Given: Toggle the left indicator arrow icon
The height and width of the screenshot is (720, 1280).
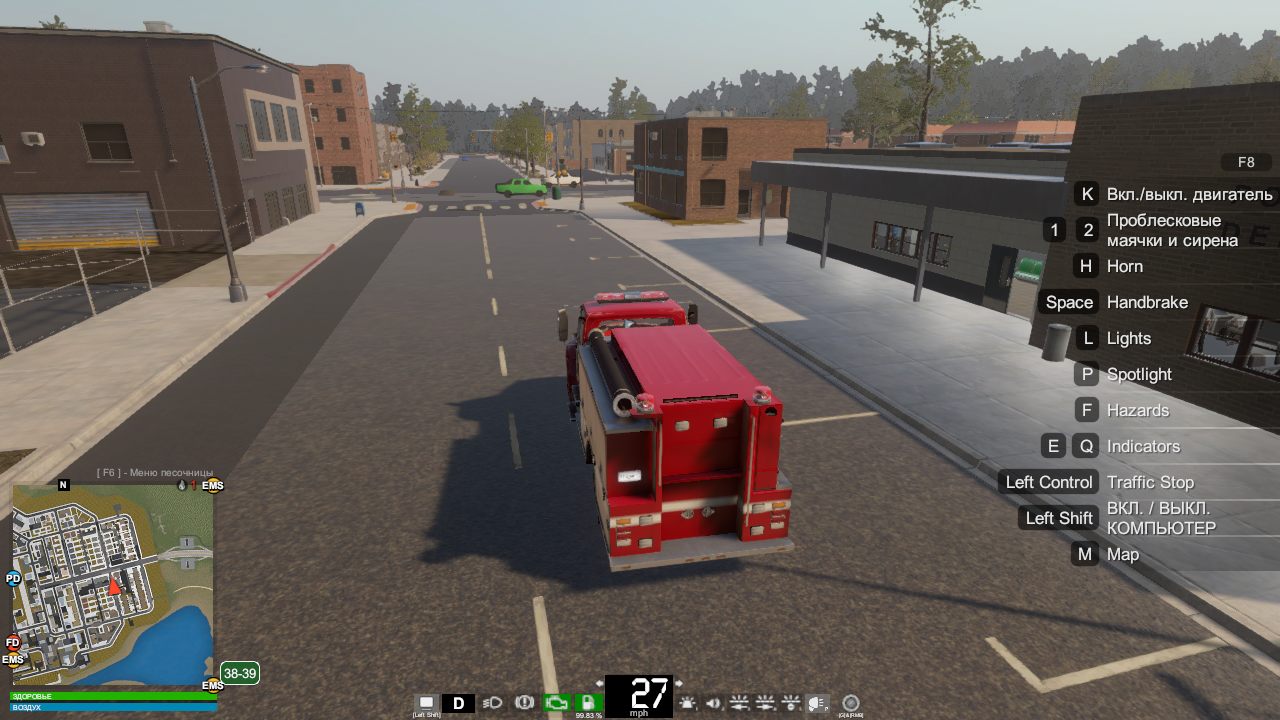Looking at the screenshot, I should point(738,703).
